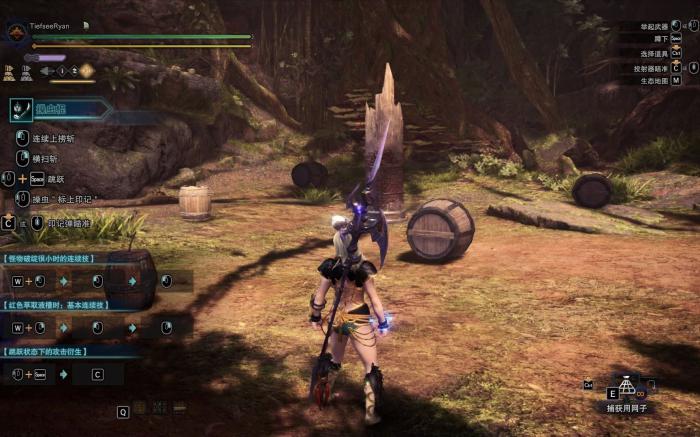This screenshot has height=437, width=700.
Task: Select the highlighted third kinsect extract diamond
Action: pyautogui.click(x=86, y=71)
